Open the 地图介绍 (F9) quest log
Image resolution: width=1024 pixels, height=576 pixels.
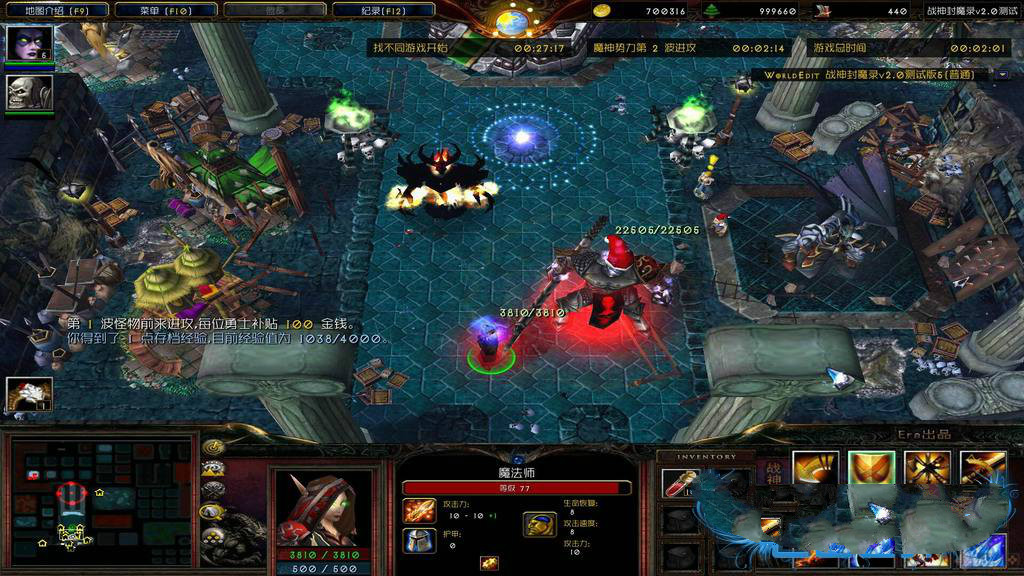46,11
